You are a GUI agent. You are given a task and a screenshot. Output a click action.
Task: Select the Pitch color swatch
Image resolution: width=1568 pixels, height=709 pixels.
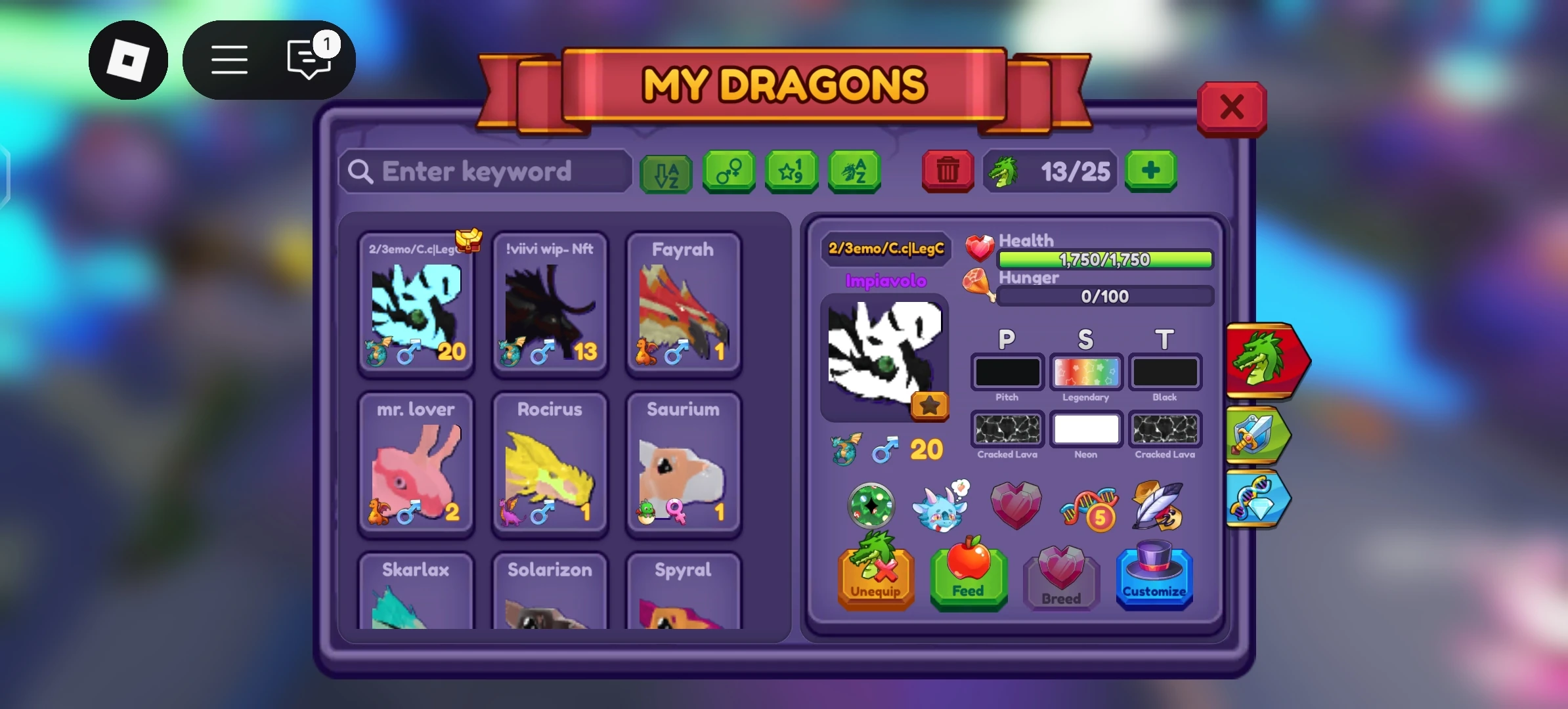(1007, 372)
